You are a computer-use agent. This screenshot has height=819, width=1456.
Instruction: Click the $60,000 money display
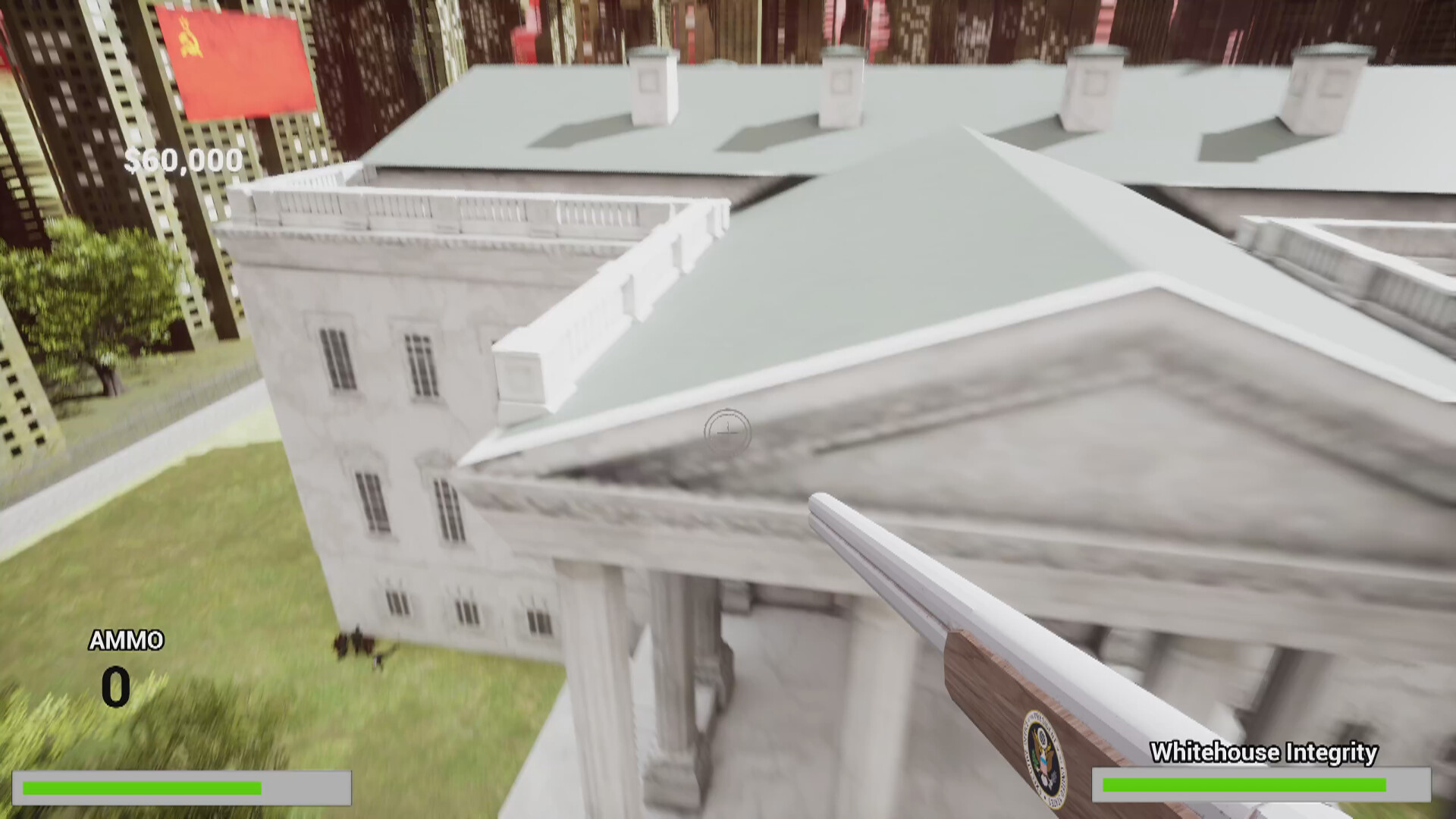[x=182, y=159]
